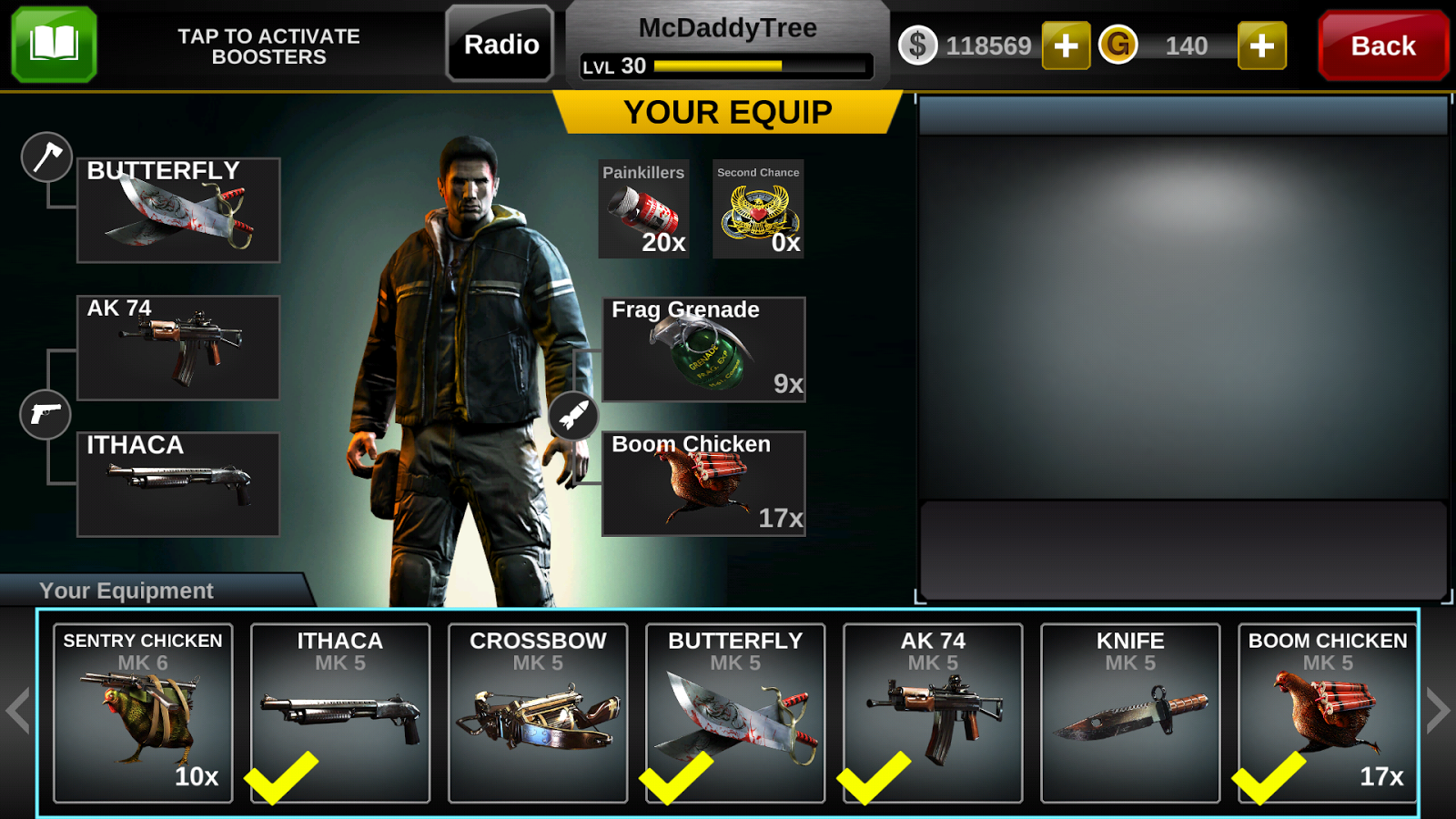
Task: Click the gold G coin icon
Action: click(1119, 45)
